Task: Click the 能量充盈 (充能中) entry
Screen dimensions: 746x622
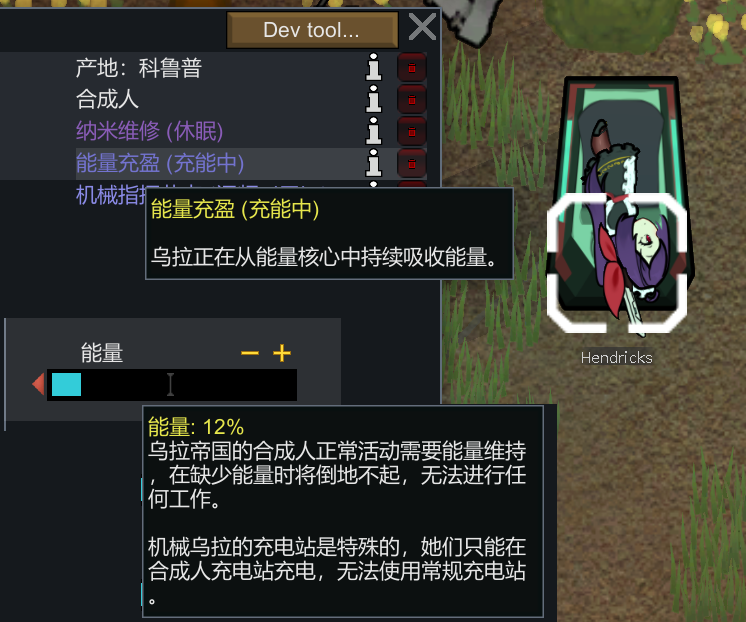Action: [x=160, y=162]
